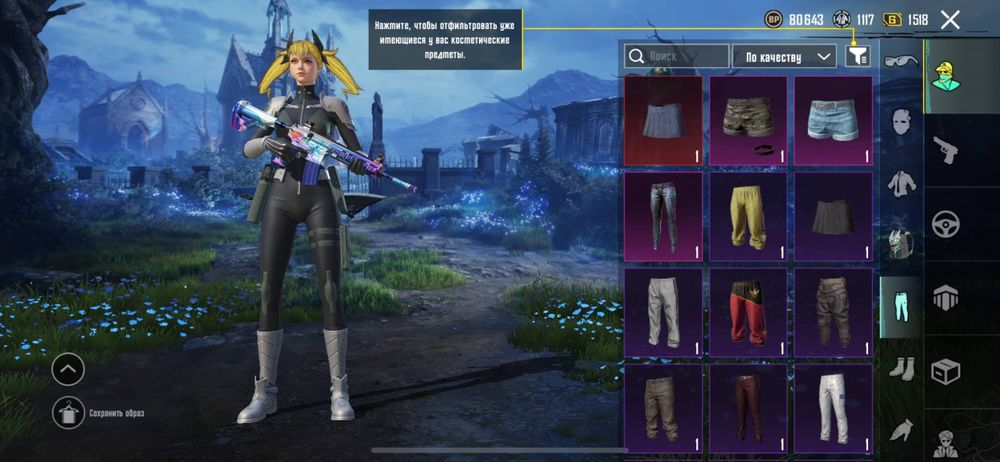This screenshot has height=462, width=1000.
Task: Choose the red and black pants
Action: [x=749, y=312]
